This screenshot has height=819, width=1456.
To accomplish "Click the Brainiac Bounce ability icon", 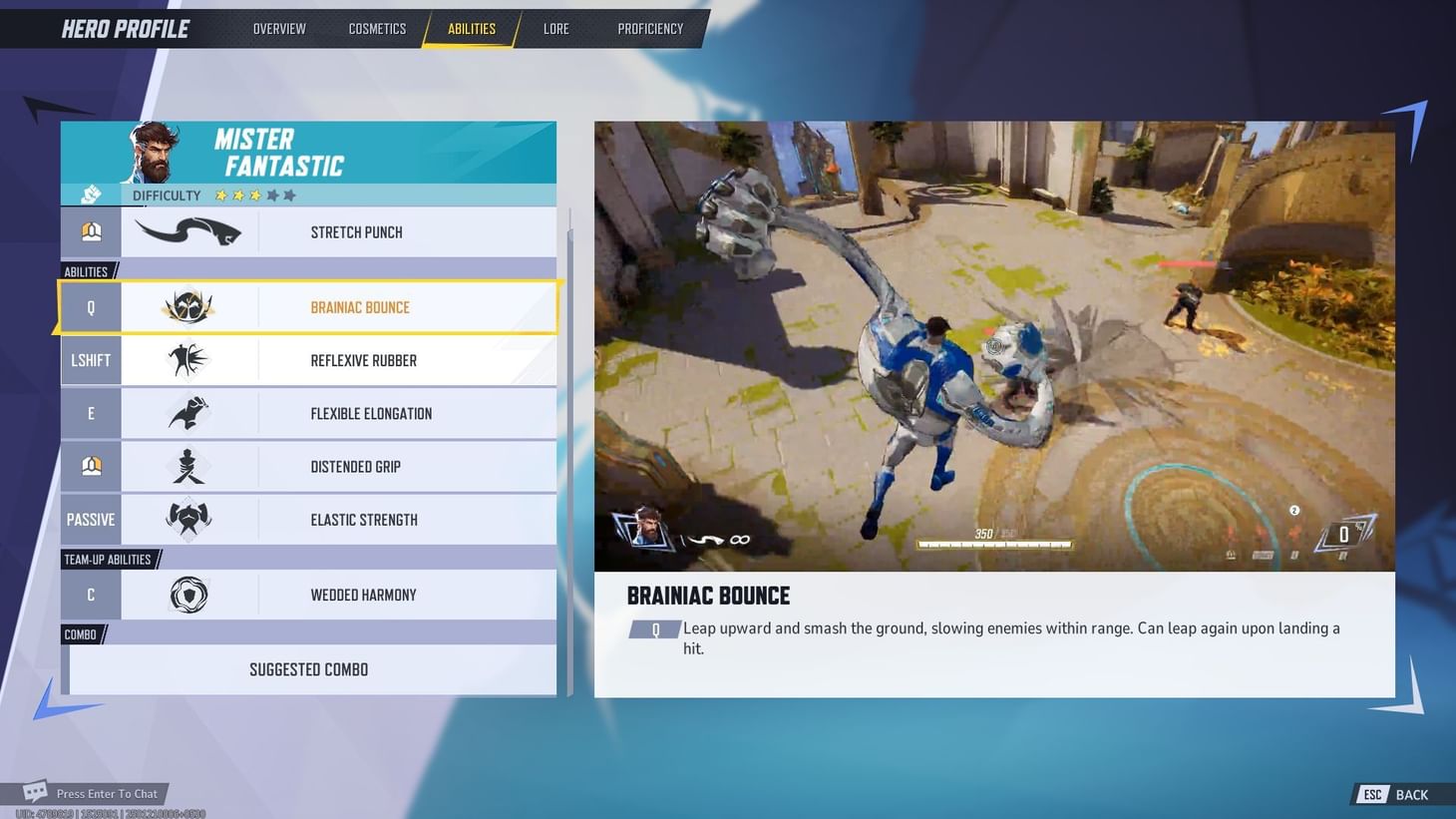I will [189, 307].
